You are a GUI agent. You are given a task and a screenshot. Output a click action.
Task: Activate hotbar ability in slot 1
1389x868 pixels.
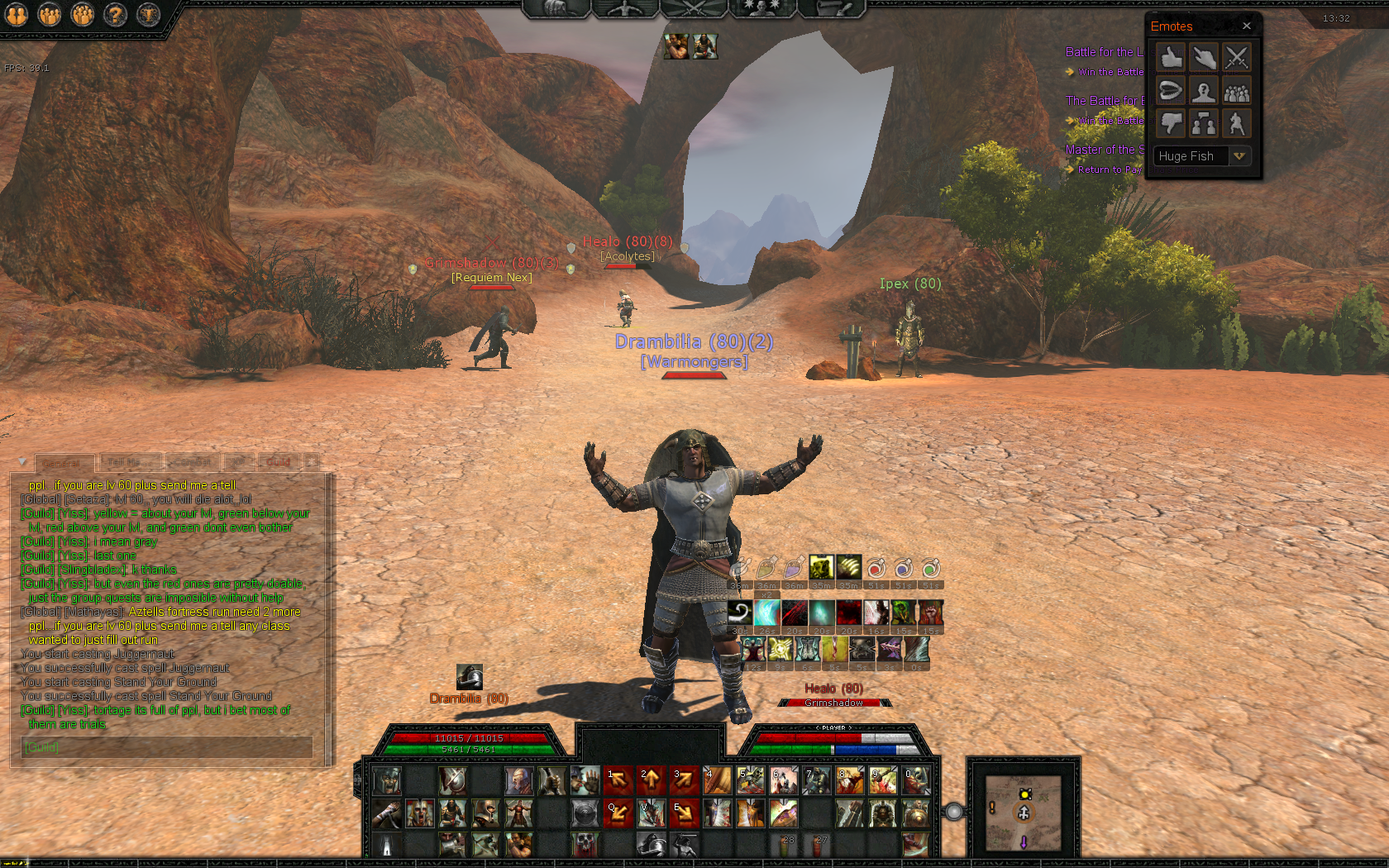coord(618,780)
